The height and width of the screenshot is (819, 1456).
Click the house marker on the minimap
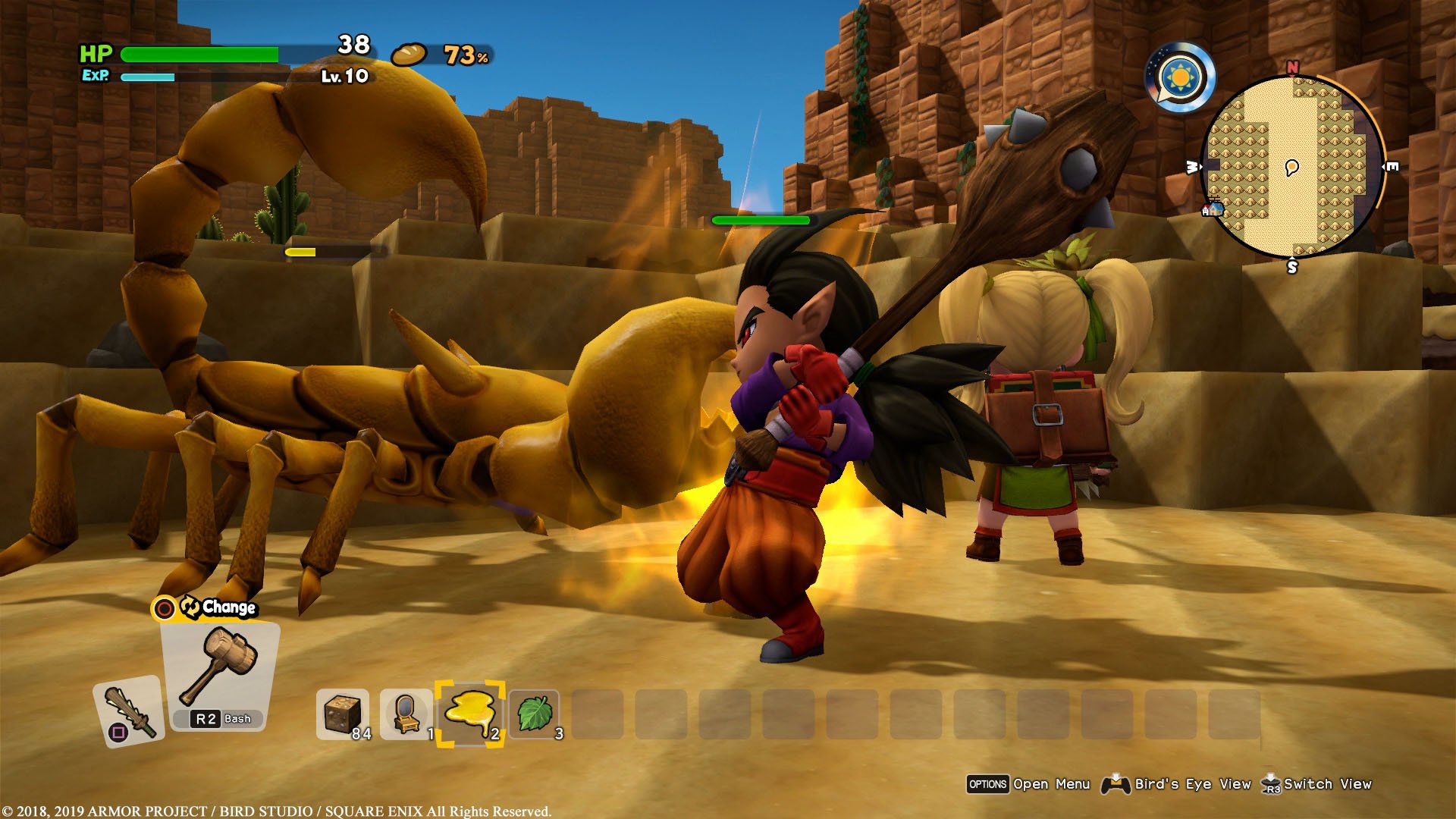coord(1214,210)
